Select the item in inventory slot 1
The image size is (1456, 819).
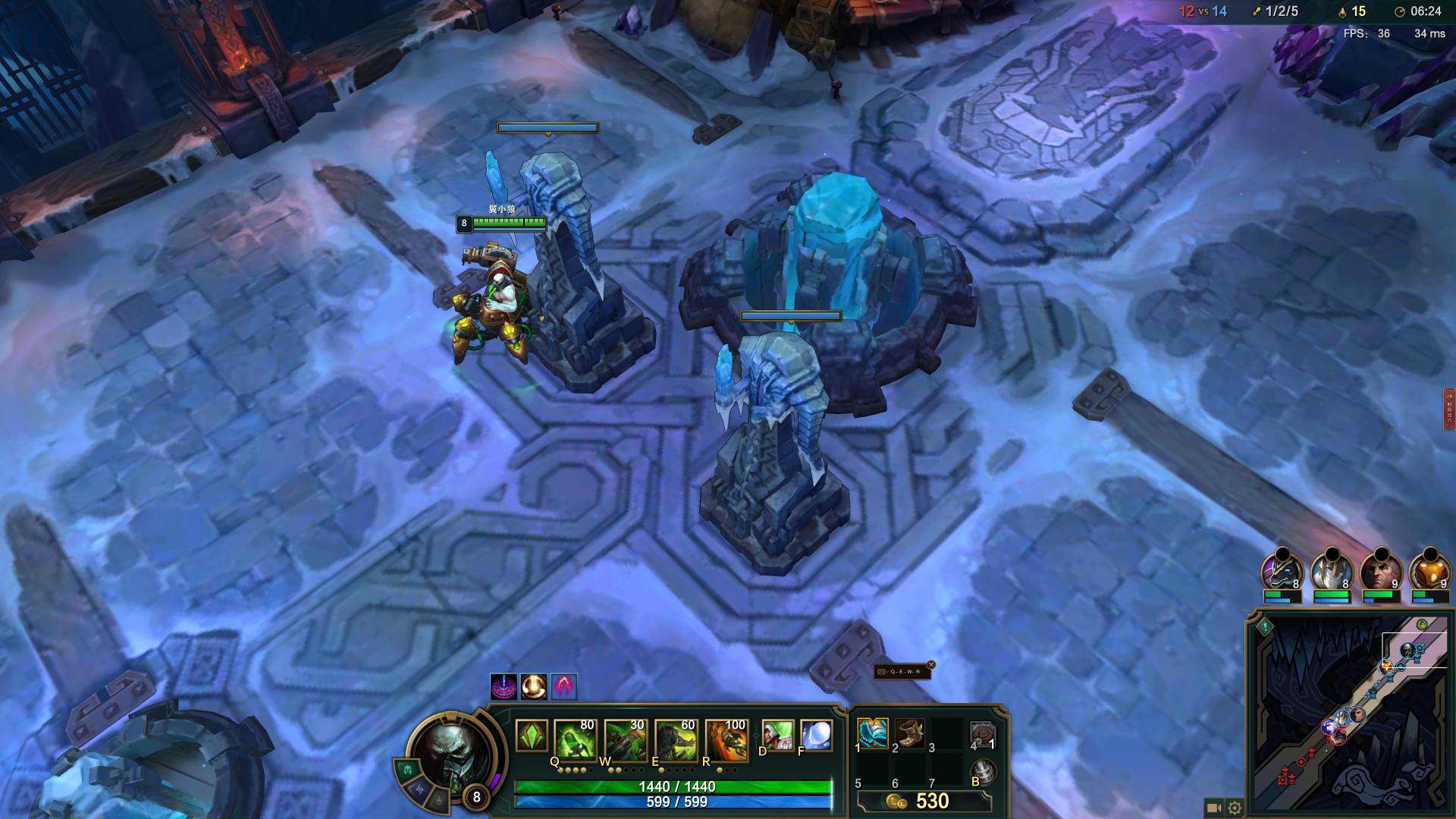tap(873, 734)
